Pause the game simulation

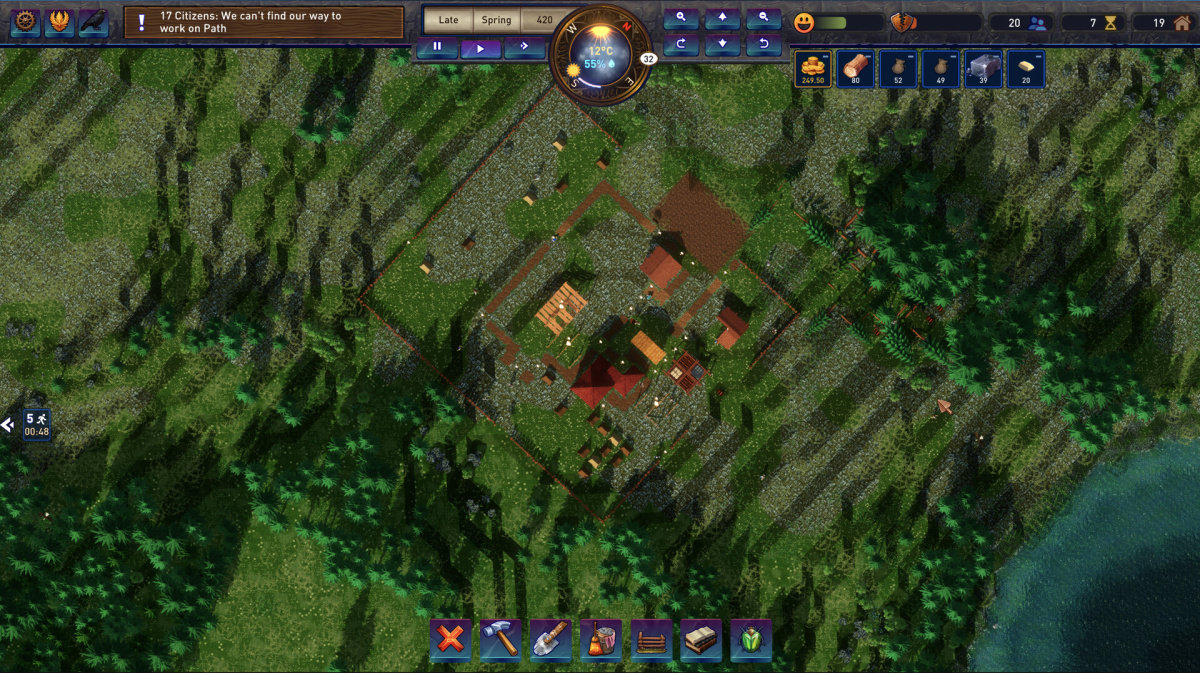(437, 47)
